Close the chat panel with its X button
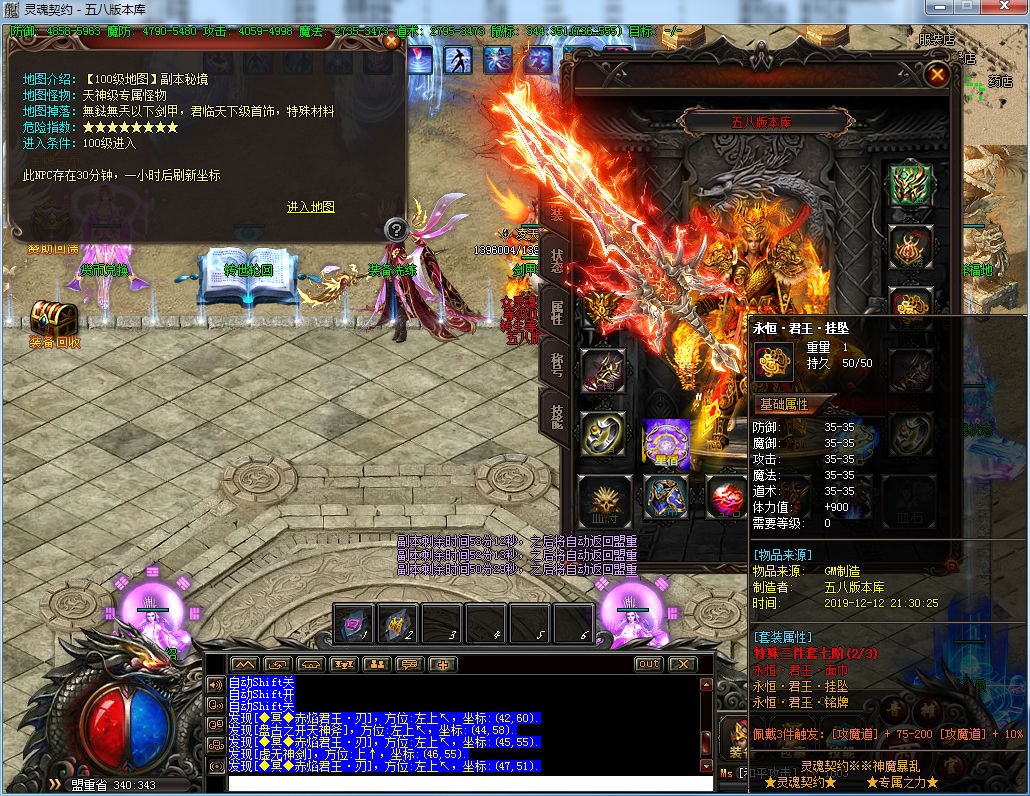The height and width of the screenshot is (796, 1030). point(682,664)
